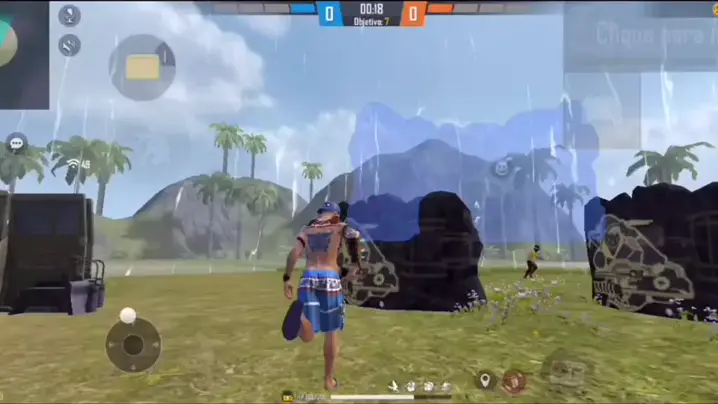Screen dimensions: 718x404
Task: Open the chat bubble
Action: pos(16,143)
